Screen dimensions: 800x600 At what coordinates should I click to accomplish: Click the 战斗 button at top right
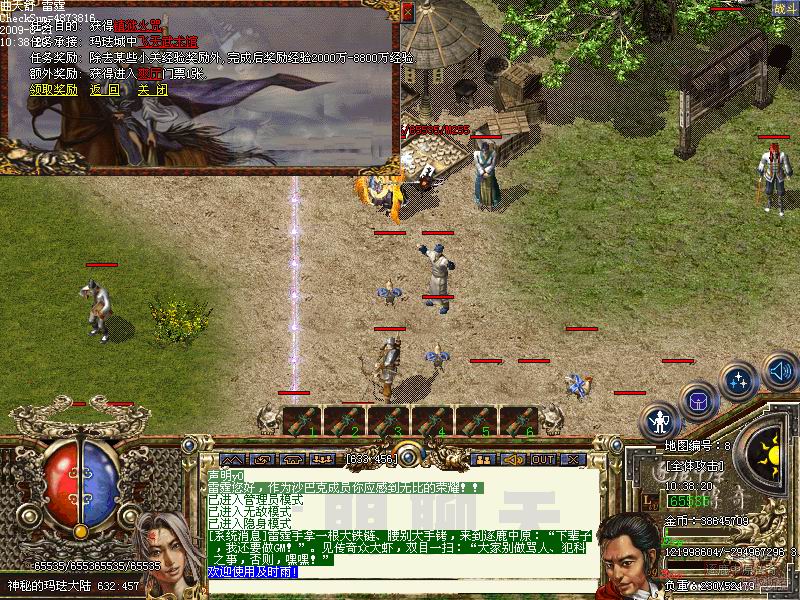[784, 8]
